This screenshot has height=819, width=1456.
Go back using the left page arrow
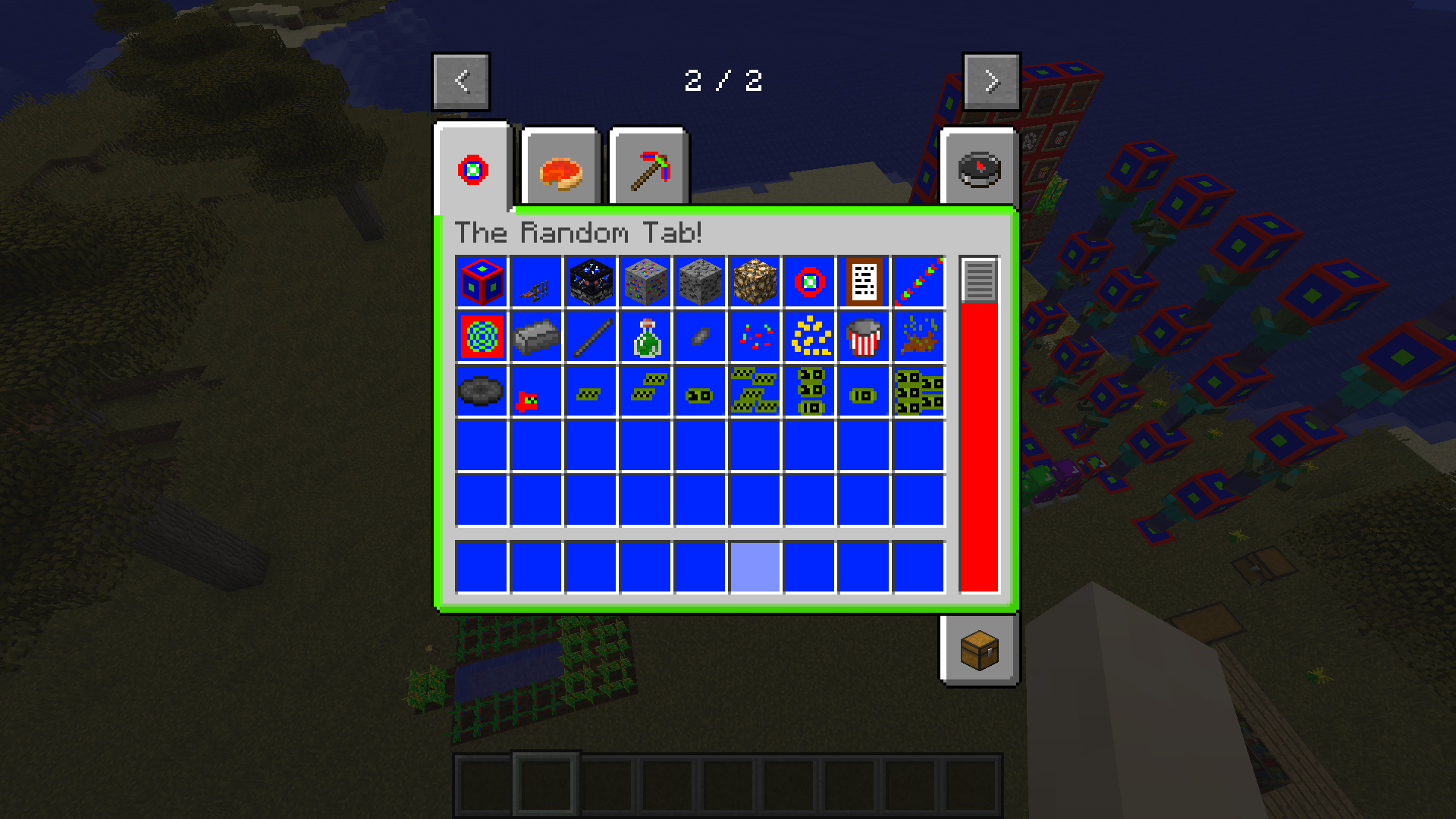click(460, 82)
